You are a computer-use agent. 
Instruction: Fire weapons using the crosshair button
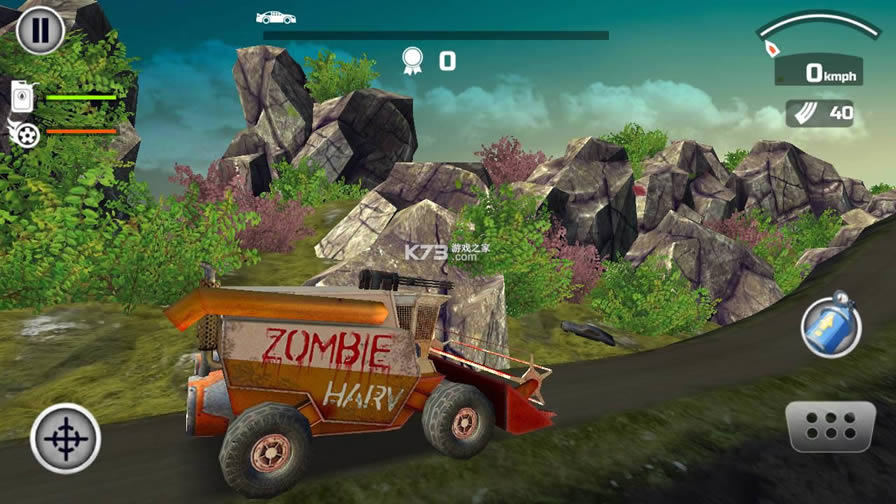point(65,438)
